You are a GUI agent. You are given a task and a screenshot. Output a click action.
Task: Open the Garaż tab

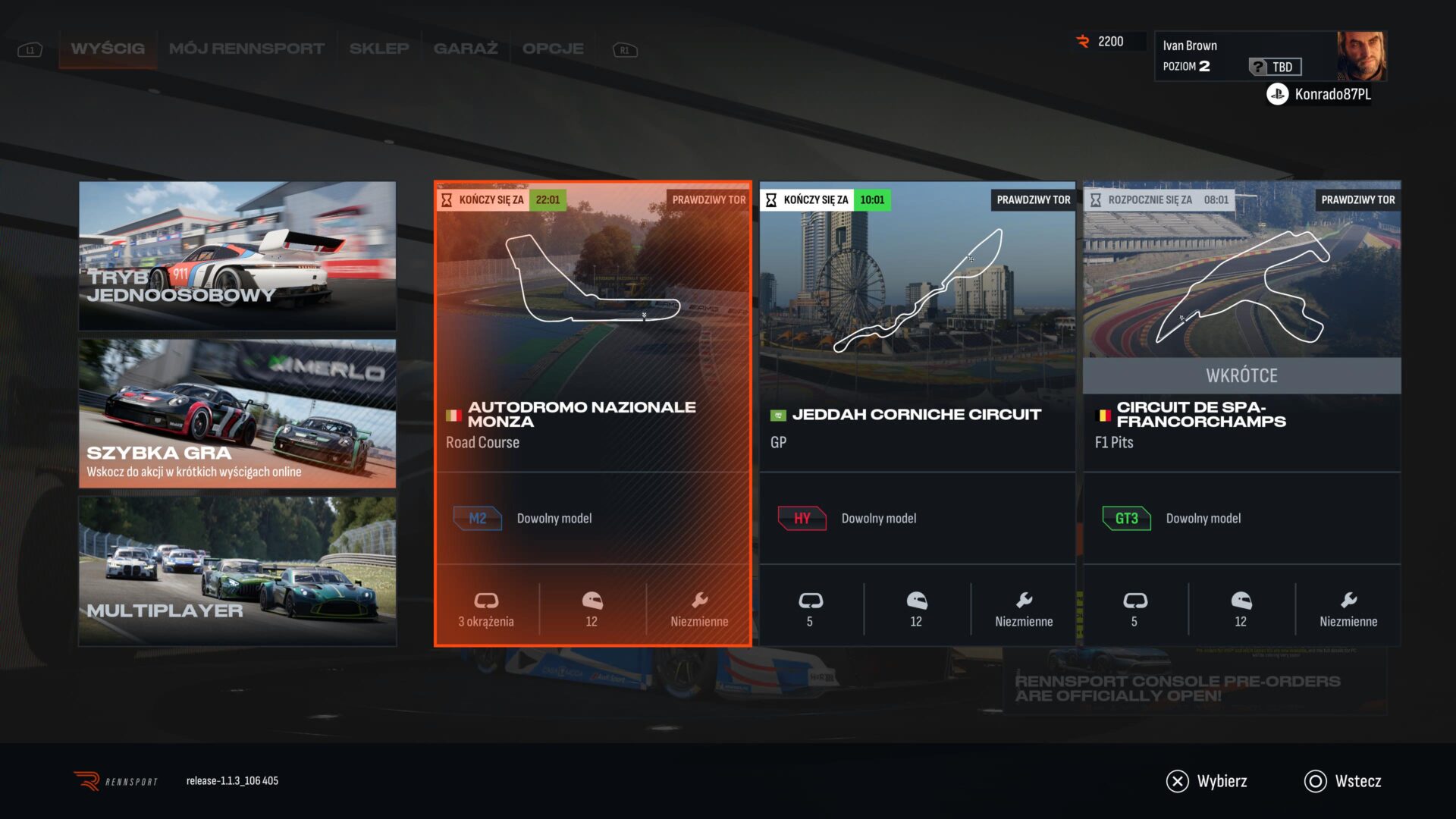466,49
